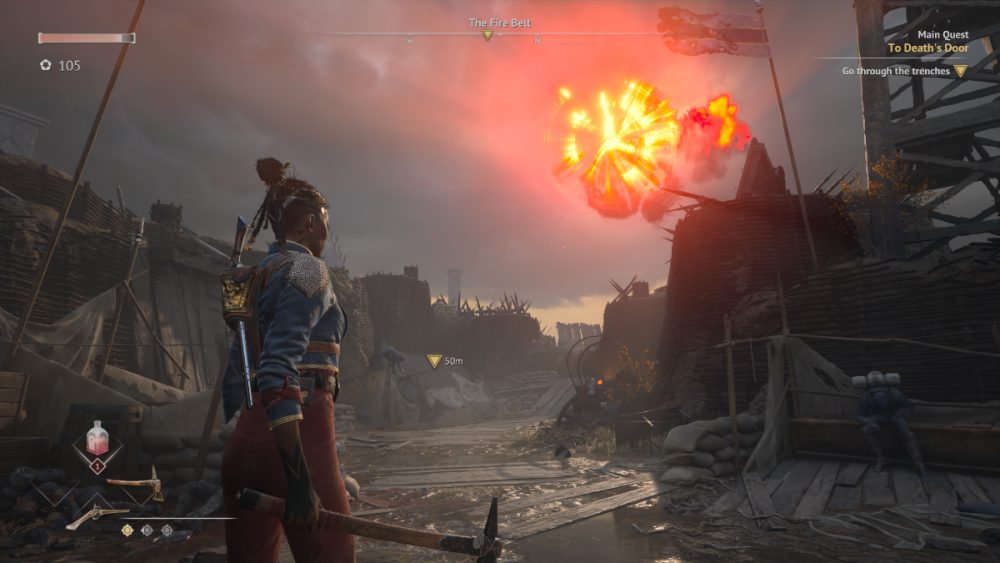
Task: Click the yellow objective marker on the compass
Action: pos(487,35)
